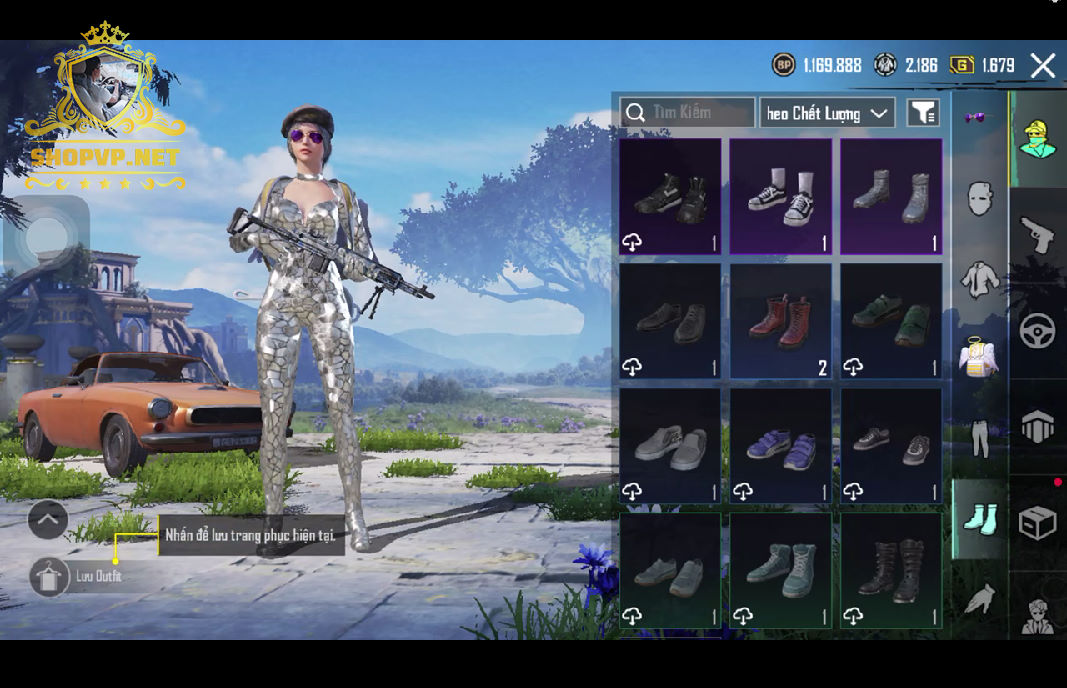
Task: Close the inventory with the X button
Action: coord(1043,66)
